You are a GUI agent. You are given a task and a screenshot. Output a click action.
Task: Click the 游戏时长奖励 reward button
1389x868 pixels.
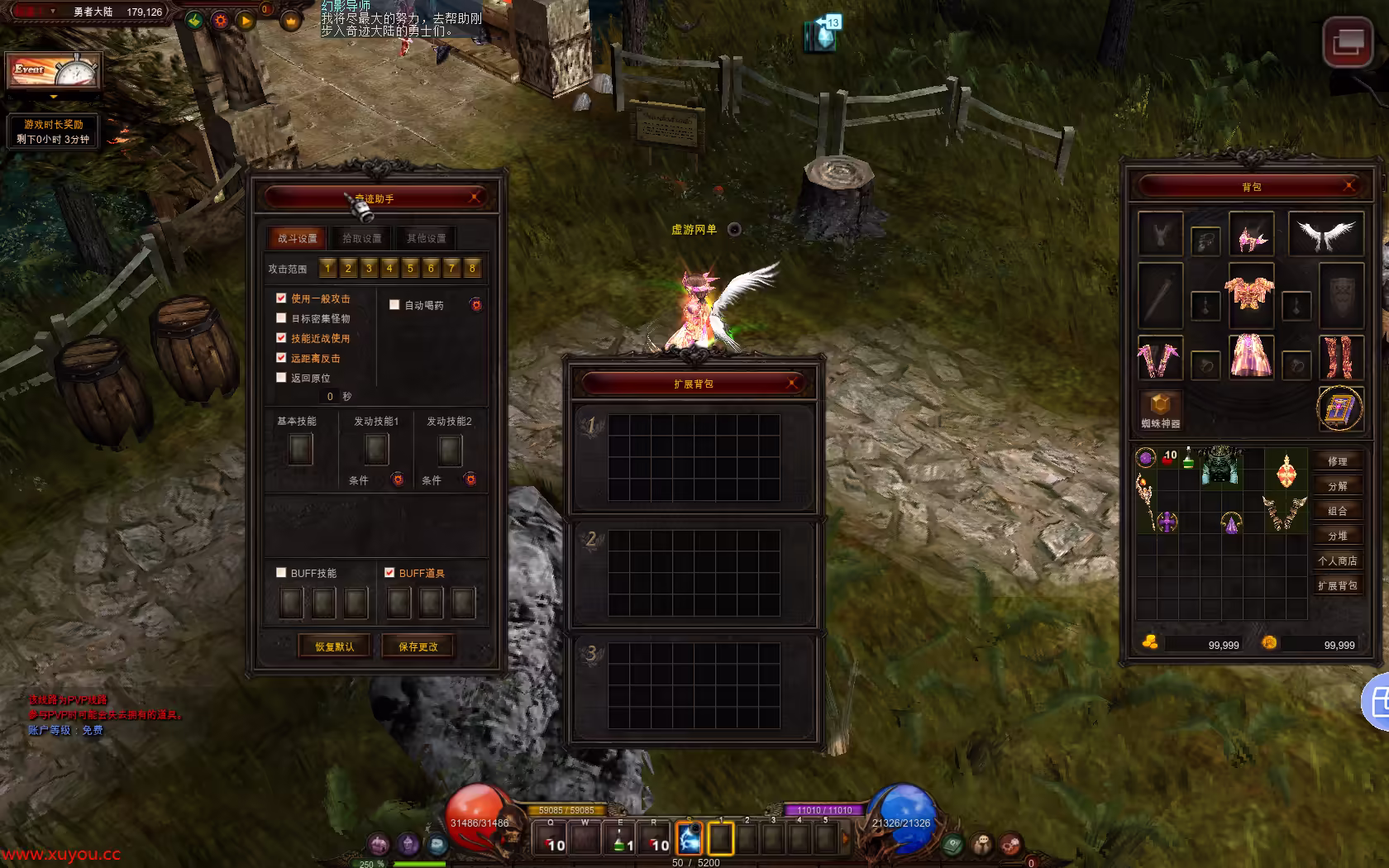[54, 131]
